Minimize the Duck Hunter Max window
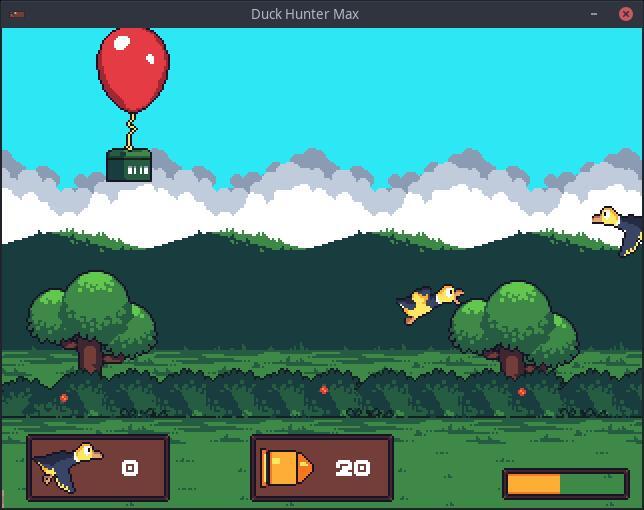The image size is (644, 510). tap(596, 14)
